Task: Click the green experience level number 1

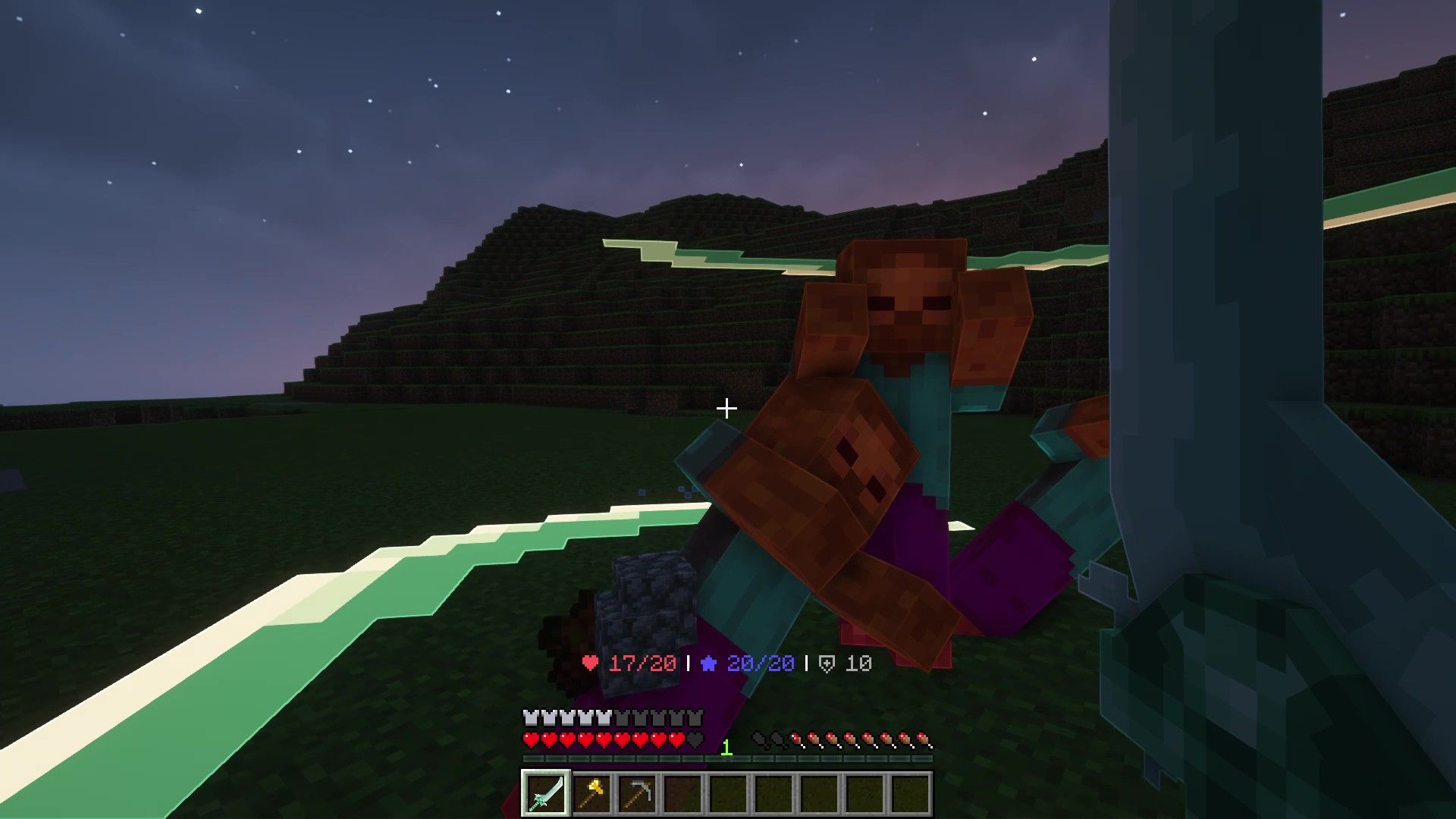Action: coord(726,749)
